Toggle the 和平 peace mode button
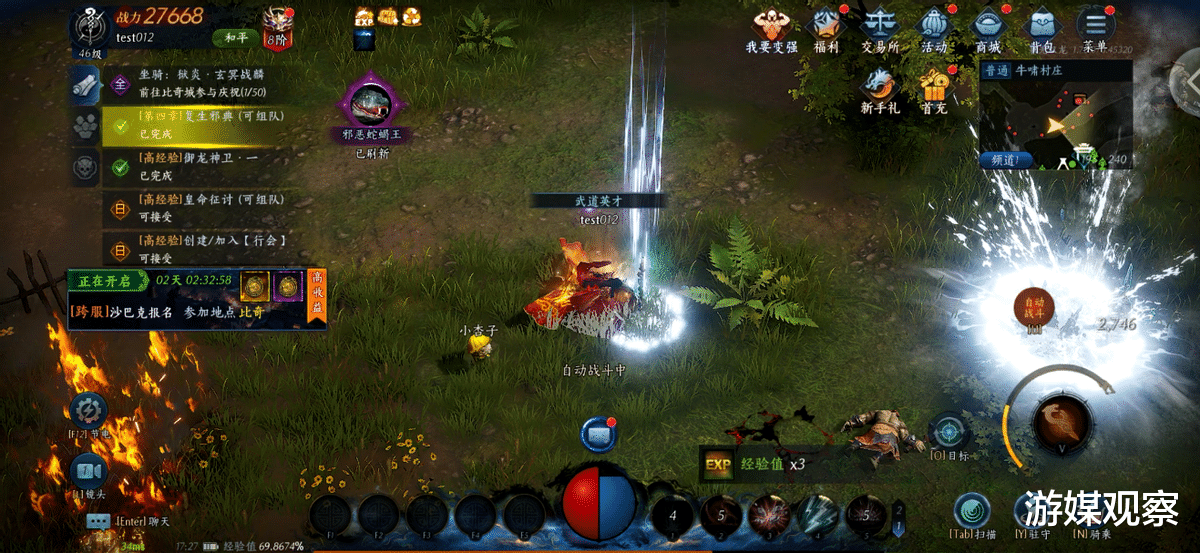 234,38
